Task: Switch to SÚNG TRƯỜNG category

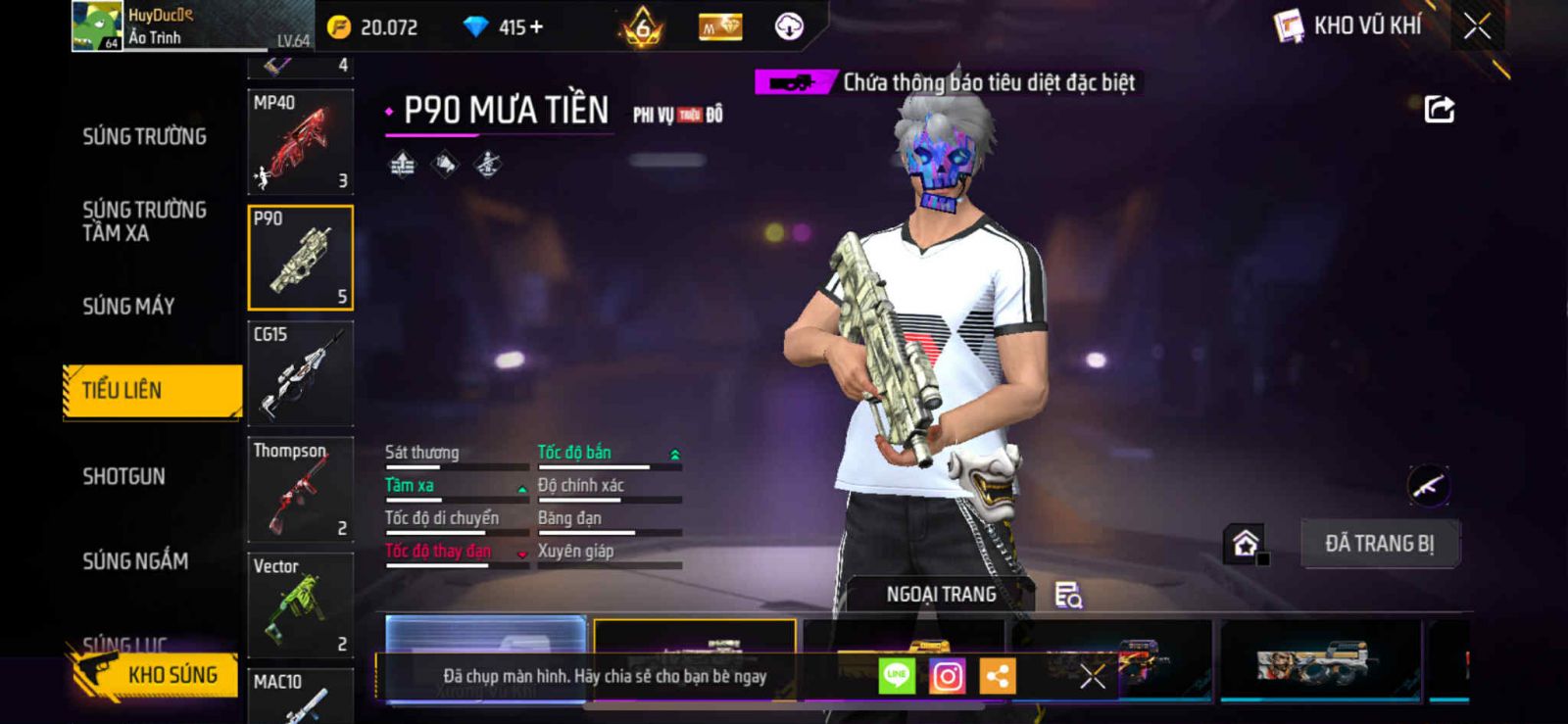Action: 144,137
